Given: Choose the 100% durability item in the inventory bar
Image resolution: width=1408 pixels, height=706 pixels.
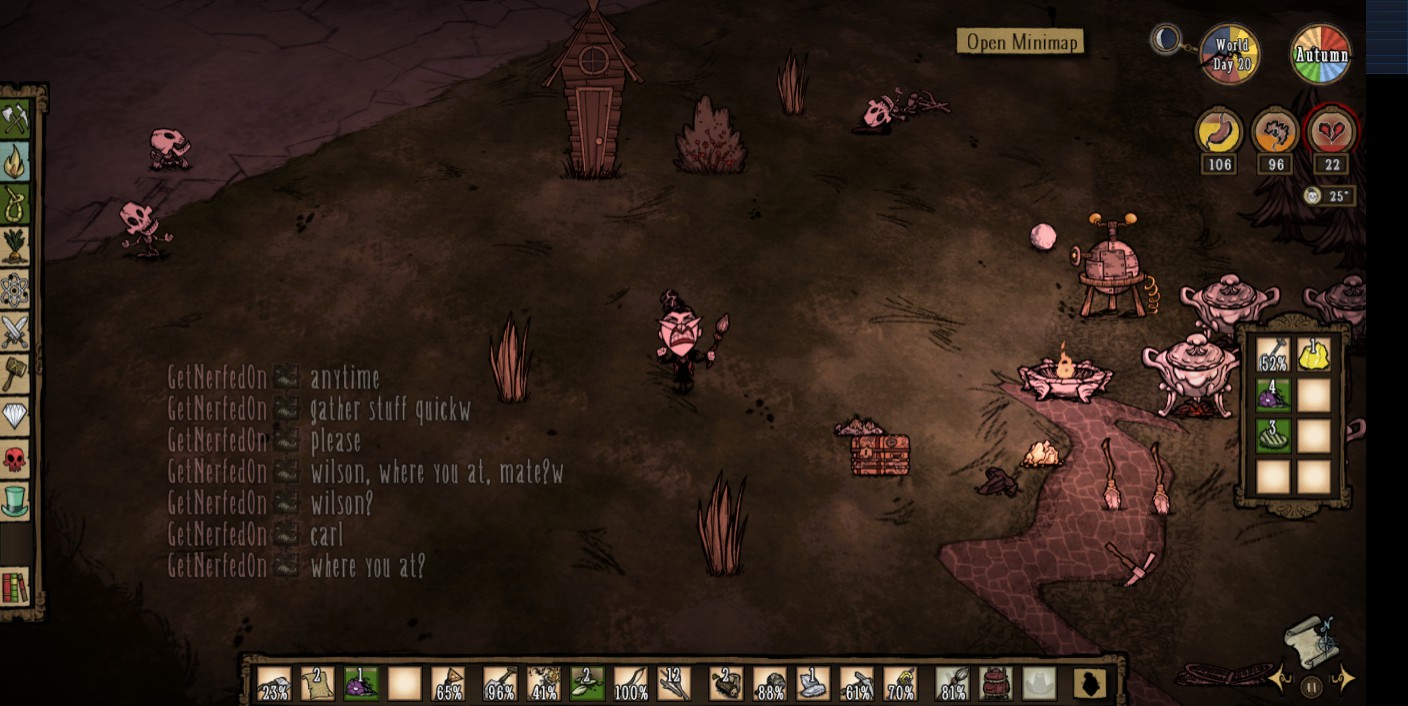Looking at the screenshot, I should (630, 684).
